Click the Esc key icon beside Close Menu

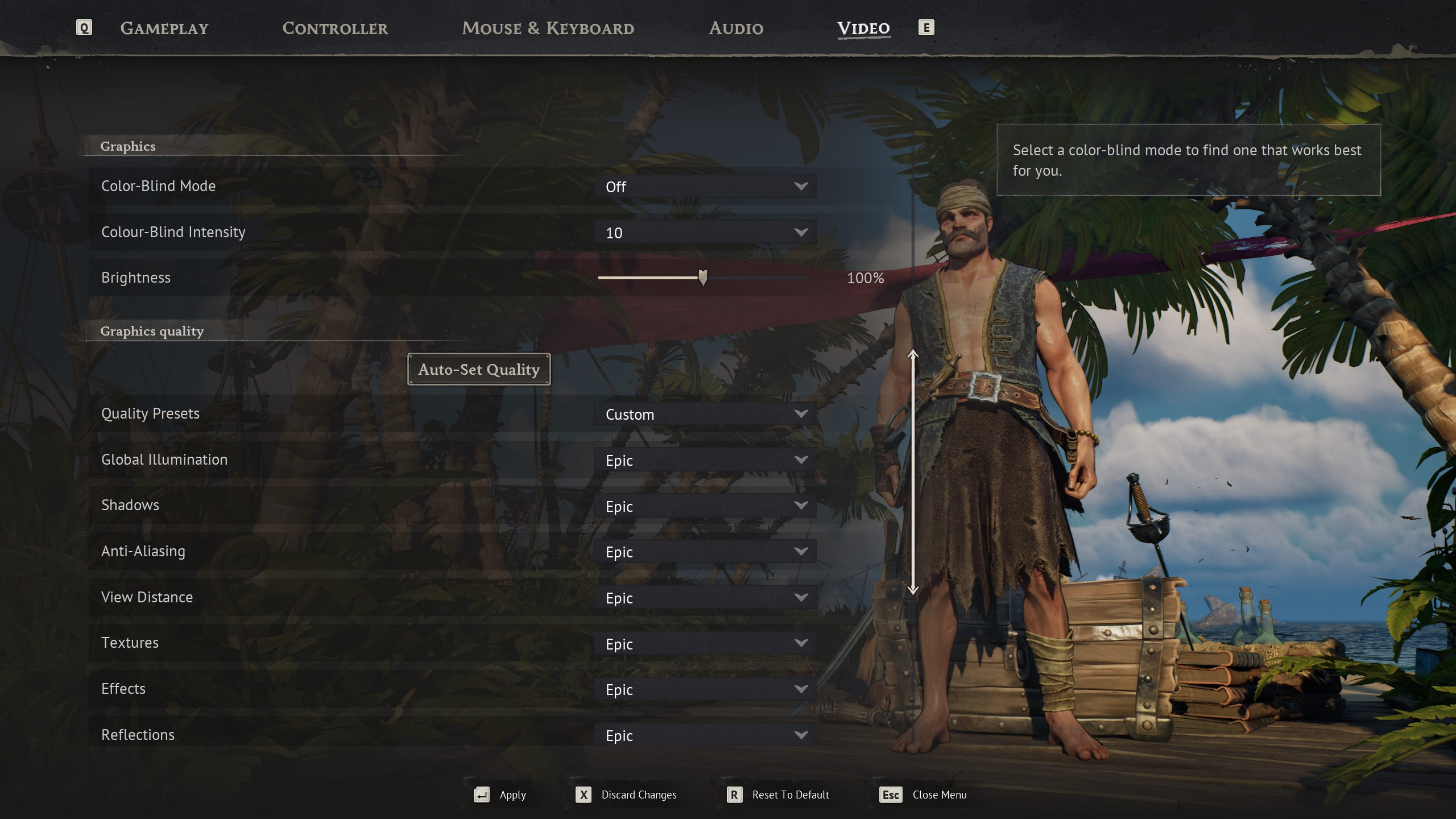[891, 795]
